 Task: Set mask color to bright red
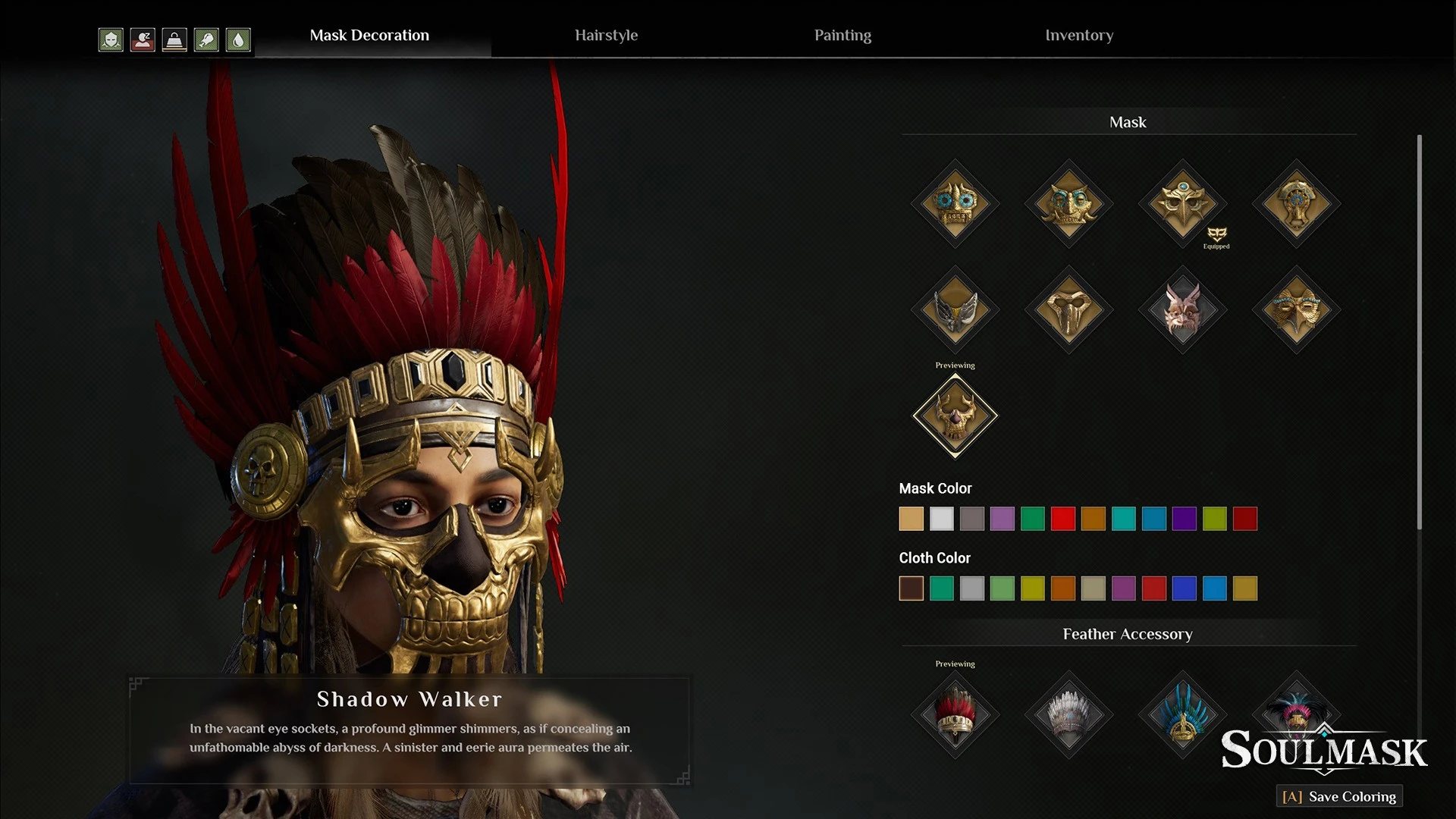click(1062, 519)
